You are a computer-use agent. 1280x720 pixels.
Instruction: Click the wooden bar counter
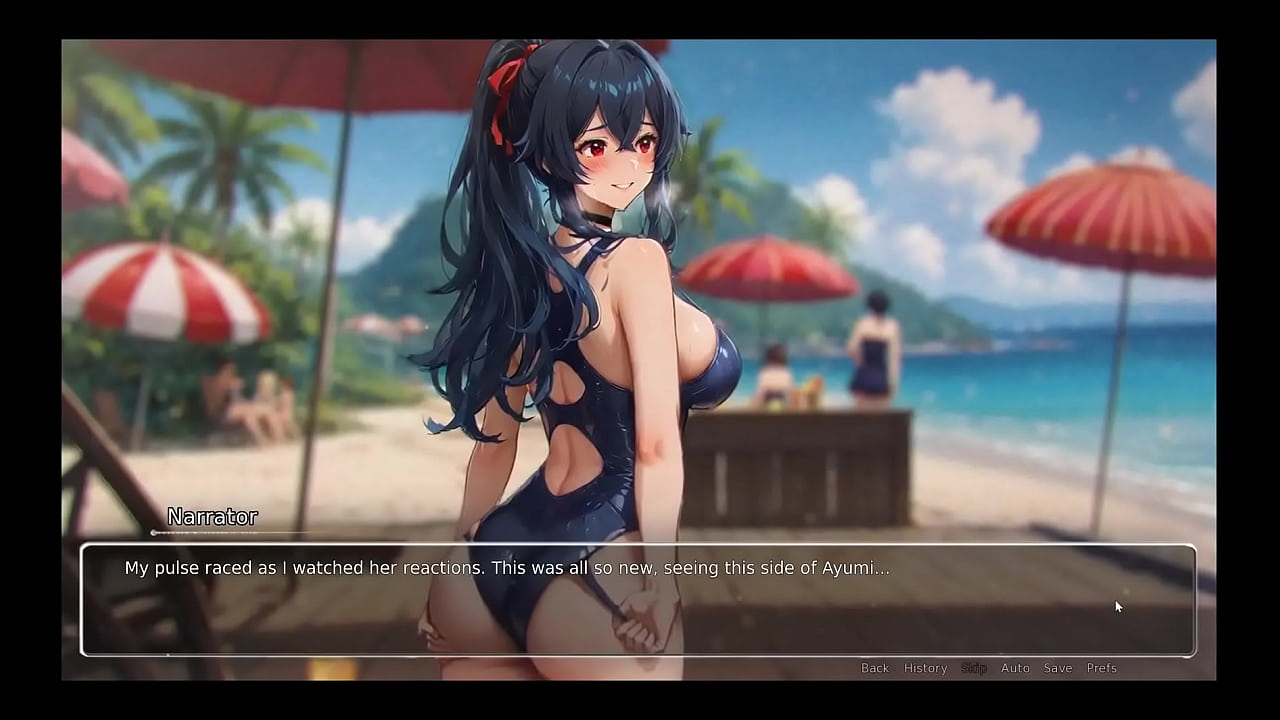pyautogui.click(x=800, y=470)
